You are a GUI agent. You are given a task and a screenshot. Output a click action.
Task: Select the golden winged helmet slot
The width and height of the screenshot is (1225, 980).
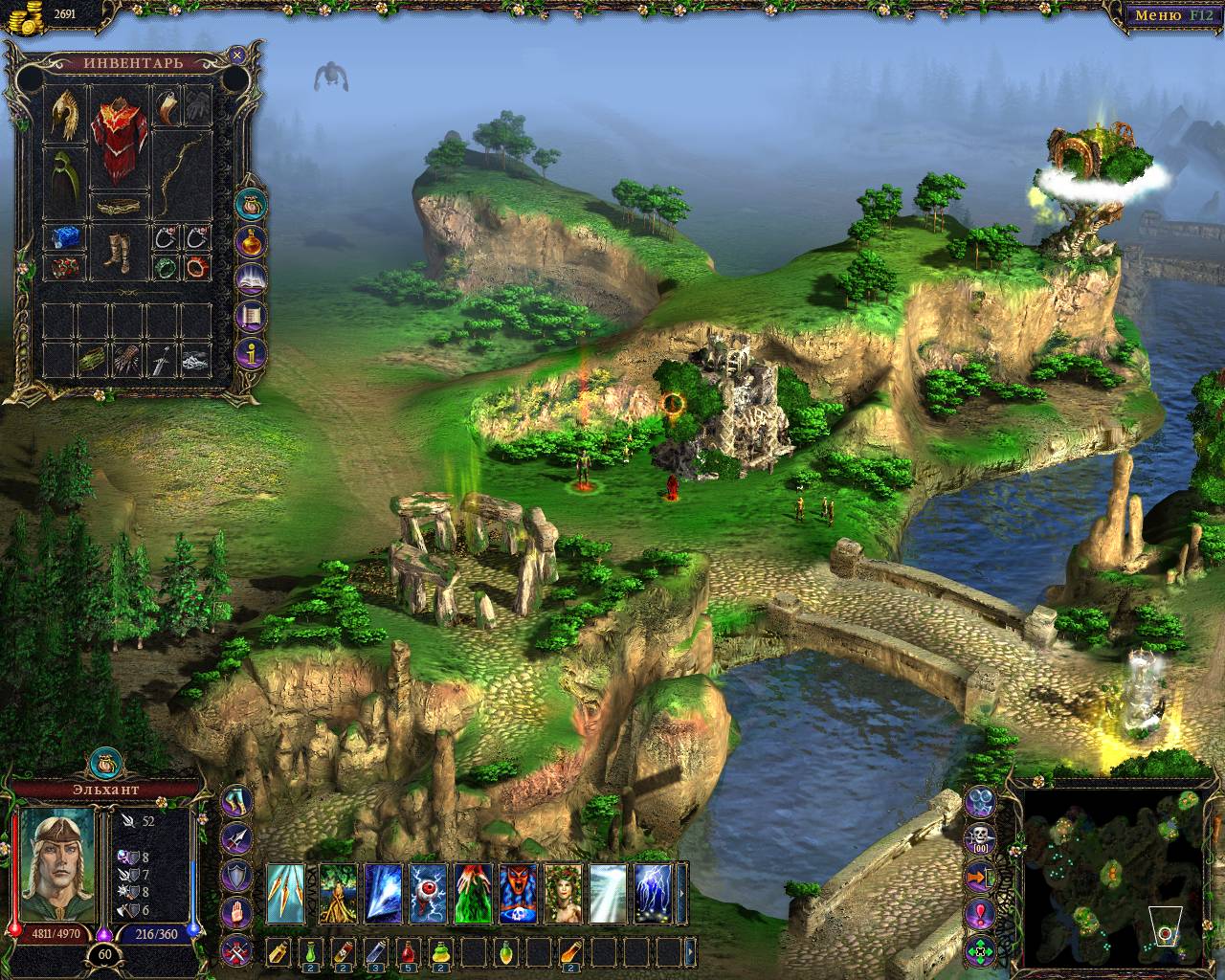[65, 112]
